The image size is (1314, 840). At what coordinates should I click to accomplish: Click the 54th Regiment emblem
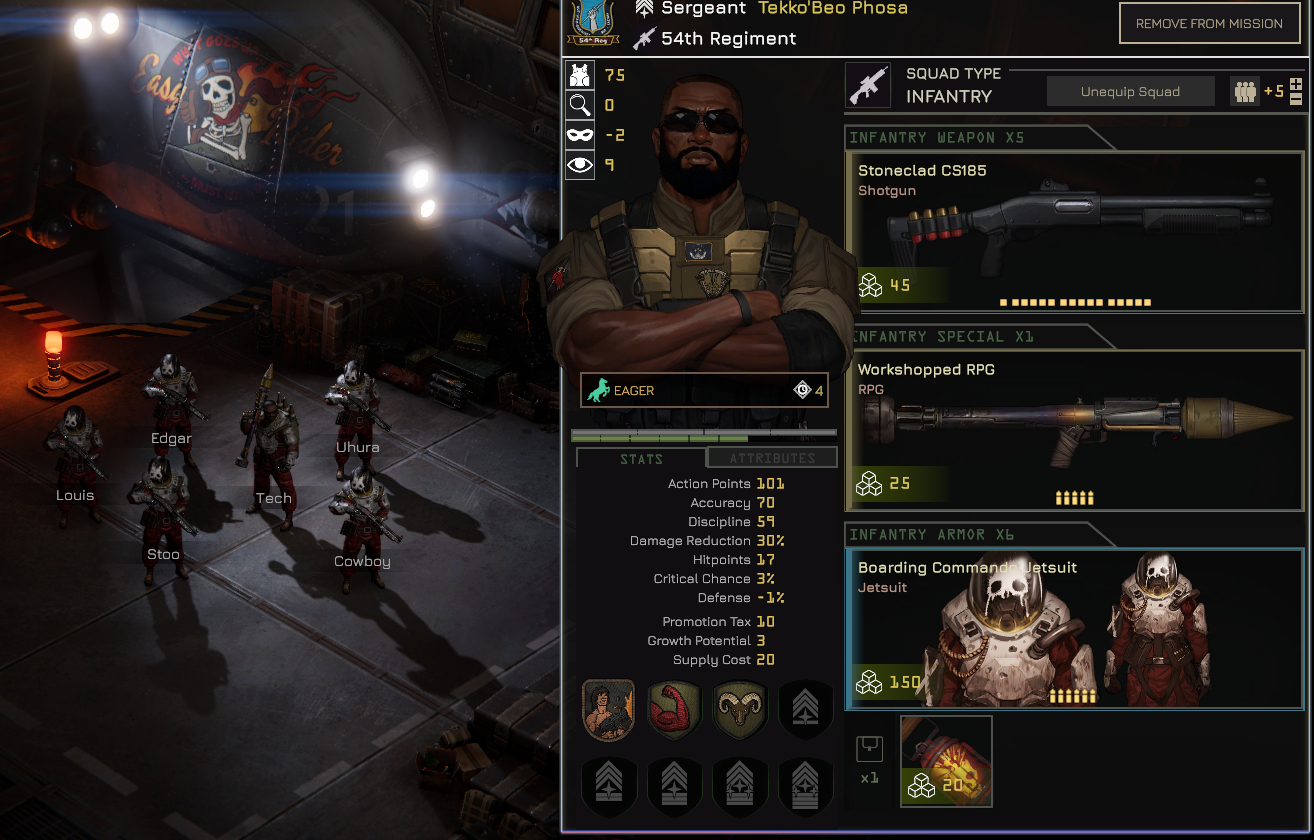point(586,22)
